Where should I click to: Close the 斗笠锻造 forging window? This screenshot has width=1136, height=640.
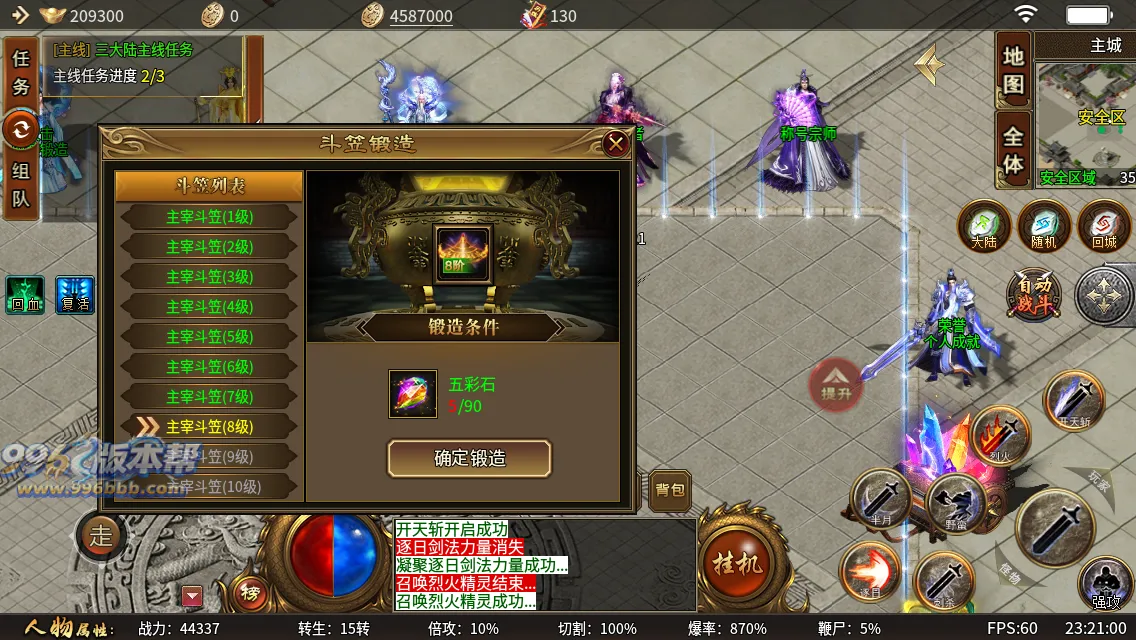[616, 144]
